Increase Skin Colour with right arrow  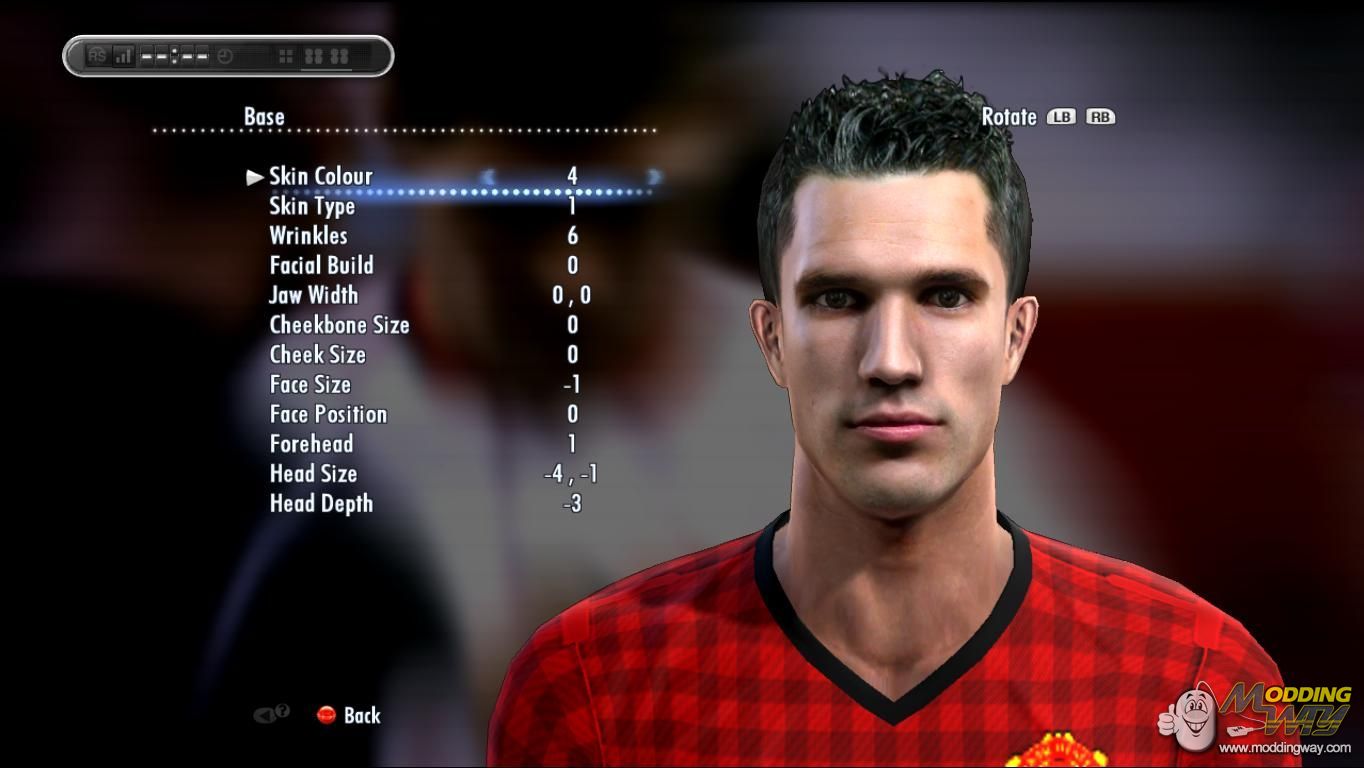point(654,177)
